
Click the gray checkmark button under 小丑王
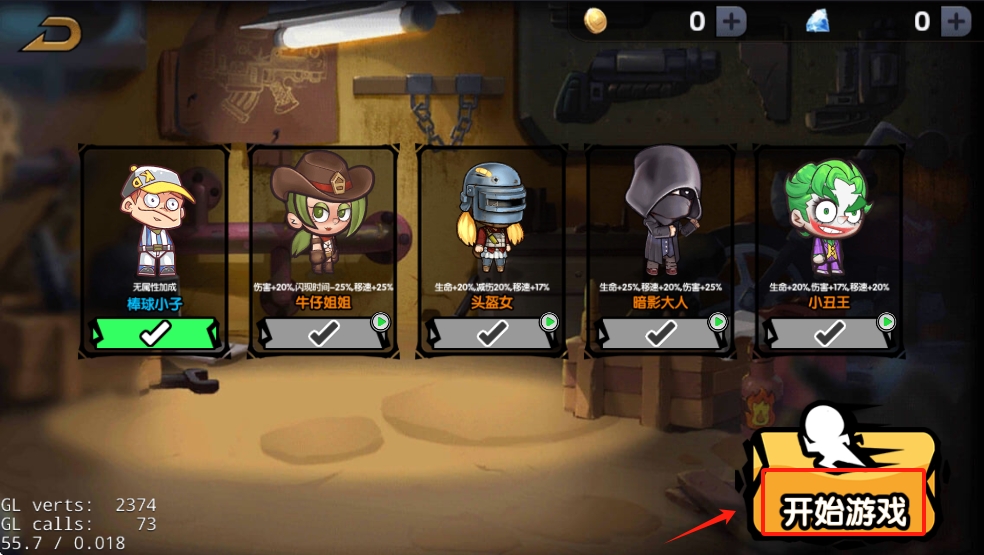point(827,334)
